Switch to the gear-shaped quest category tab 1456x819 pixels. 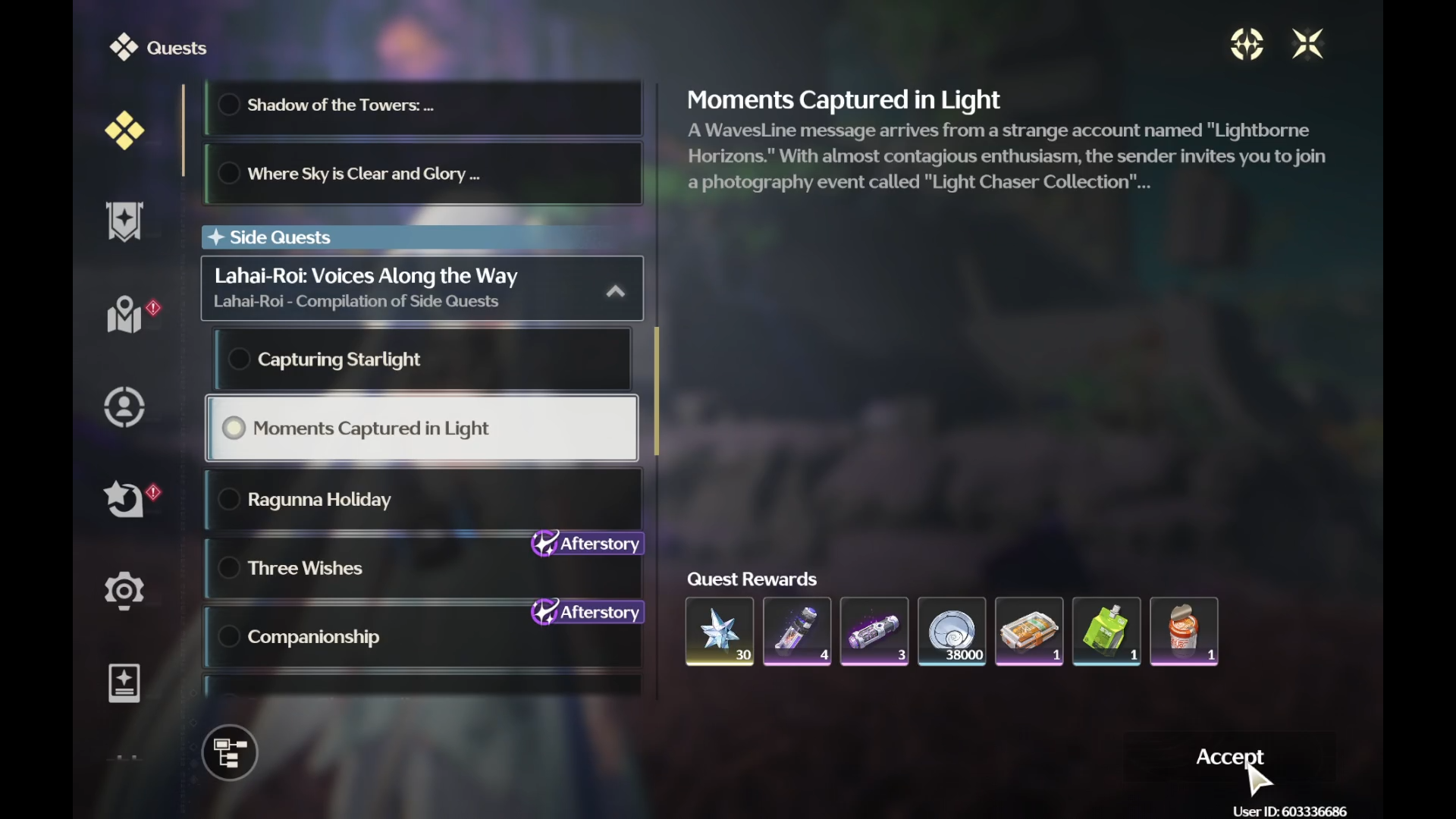pyautogui.click(x=124, y=591)
